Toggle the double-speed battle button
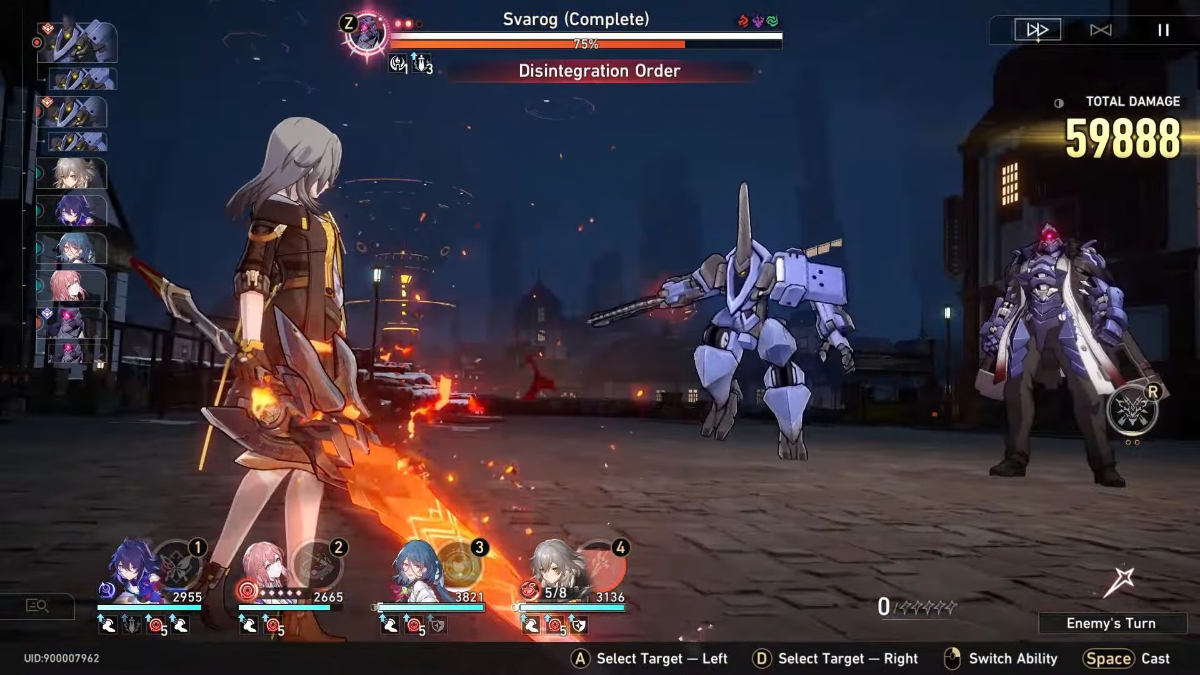Viewport: 1200px width, 675px height. 1037,30
